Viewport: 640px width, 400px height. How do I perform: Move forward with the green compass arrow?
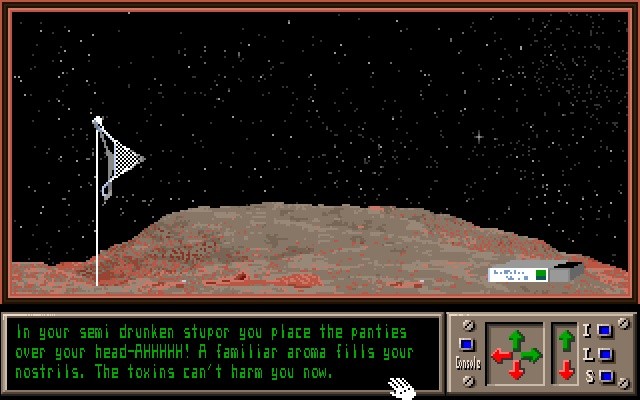coord(516,339)
